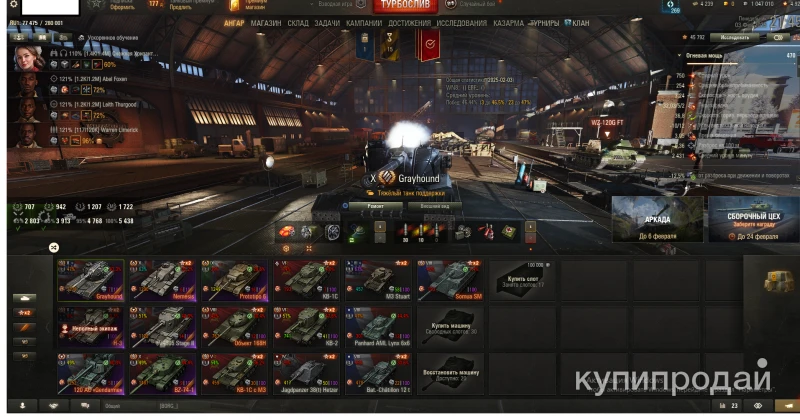Show the Достижения tab

[x=409, y=22]
